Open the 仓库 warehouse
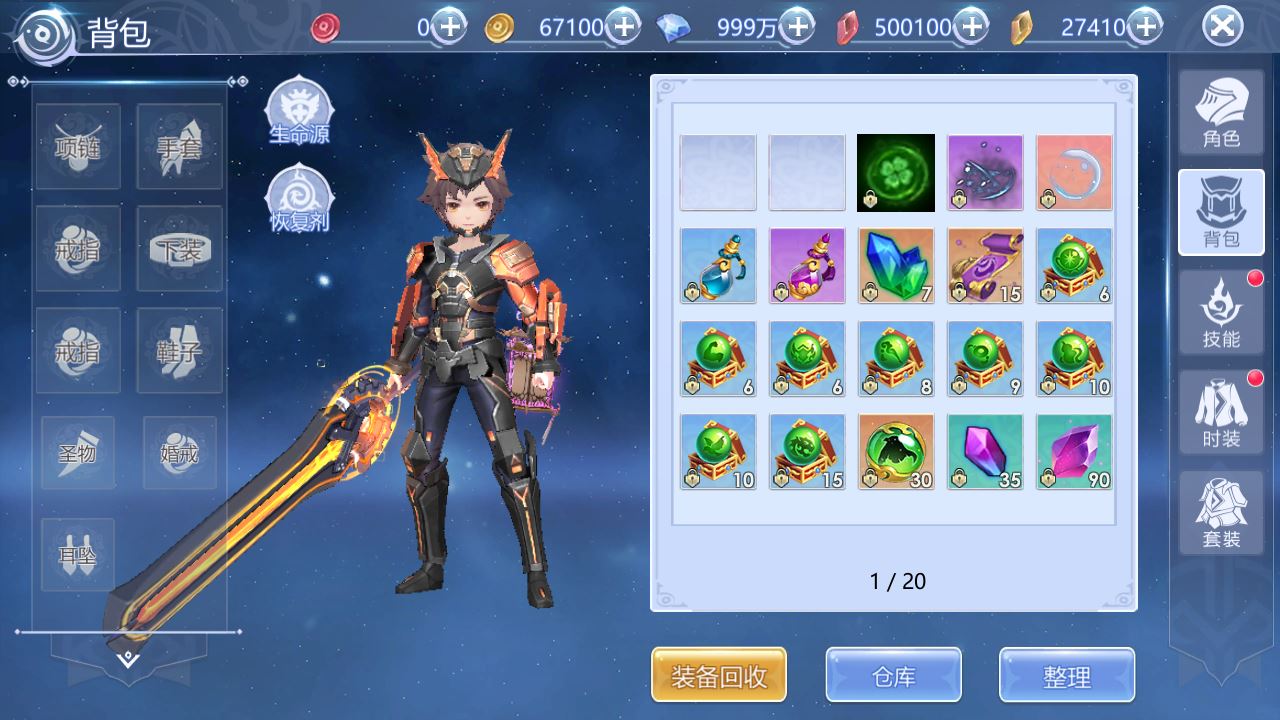The image size is (1280, 720). (893, 675)
